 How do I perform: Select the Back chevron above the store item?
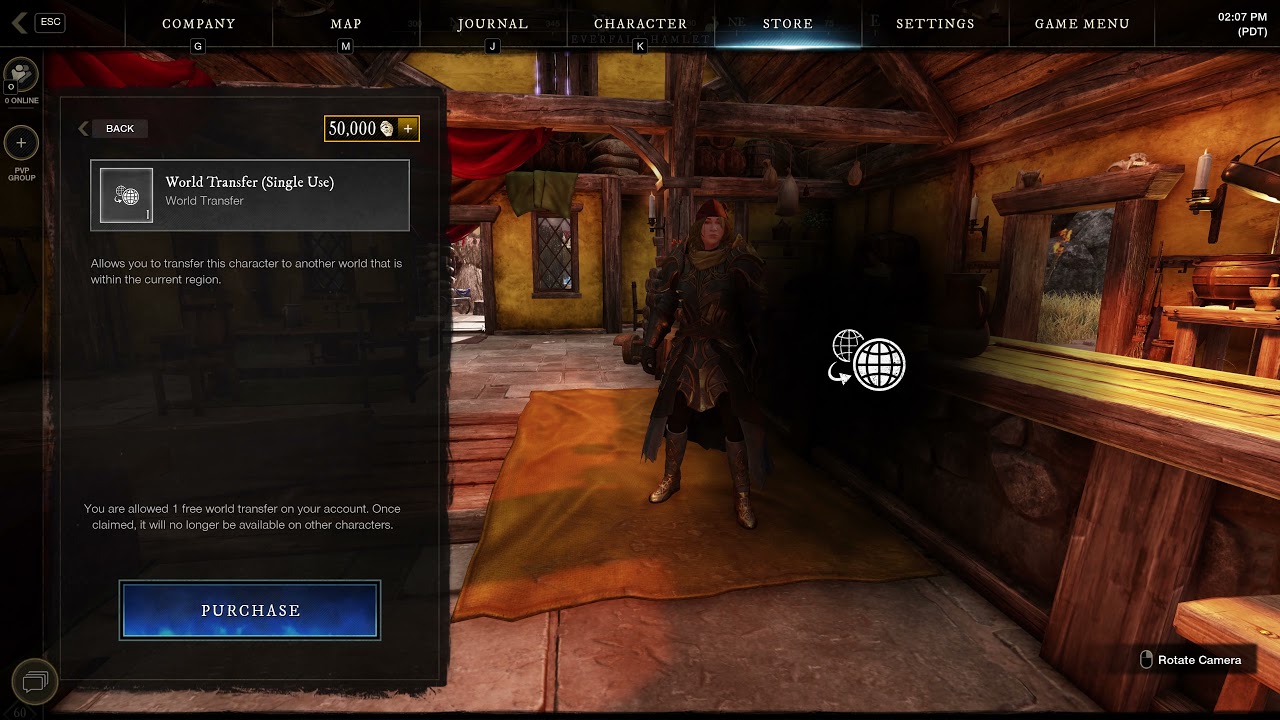pyautogui.click(x=84, y=128)
